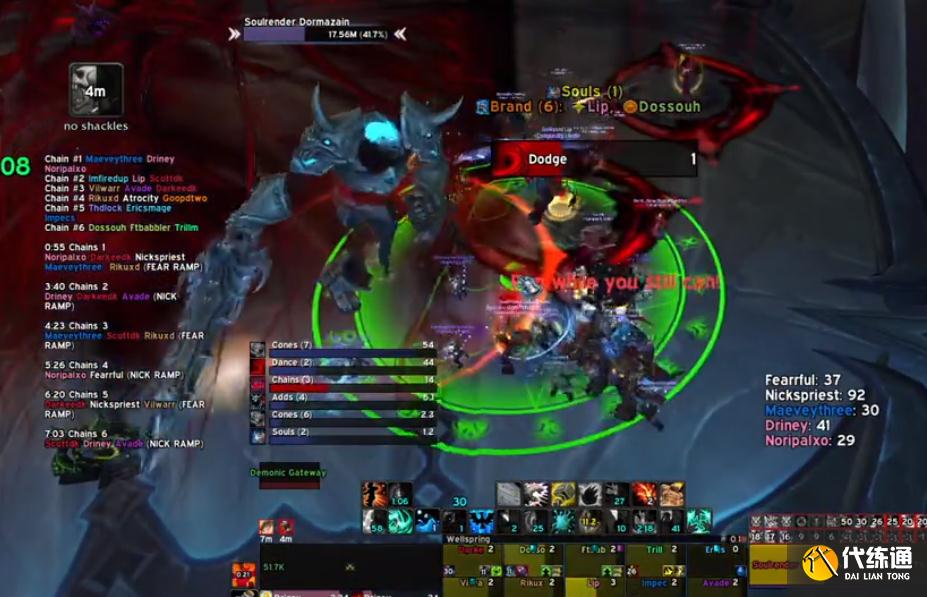The width and height of the screenshot is (927, 597).
Task: Choose Impec's raid frame
Action: click(x=654, y=583)
